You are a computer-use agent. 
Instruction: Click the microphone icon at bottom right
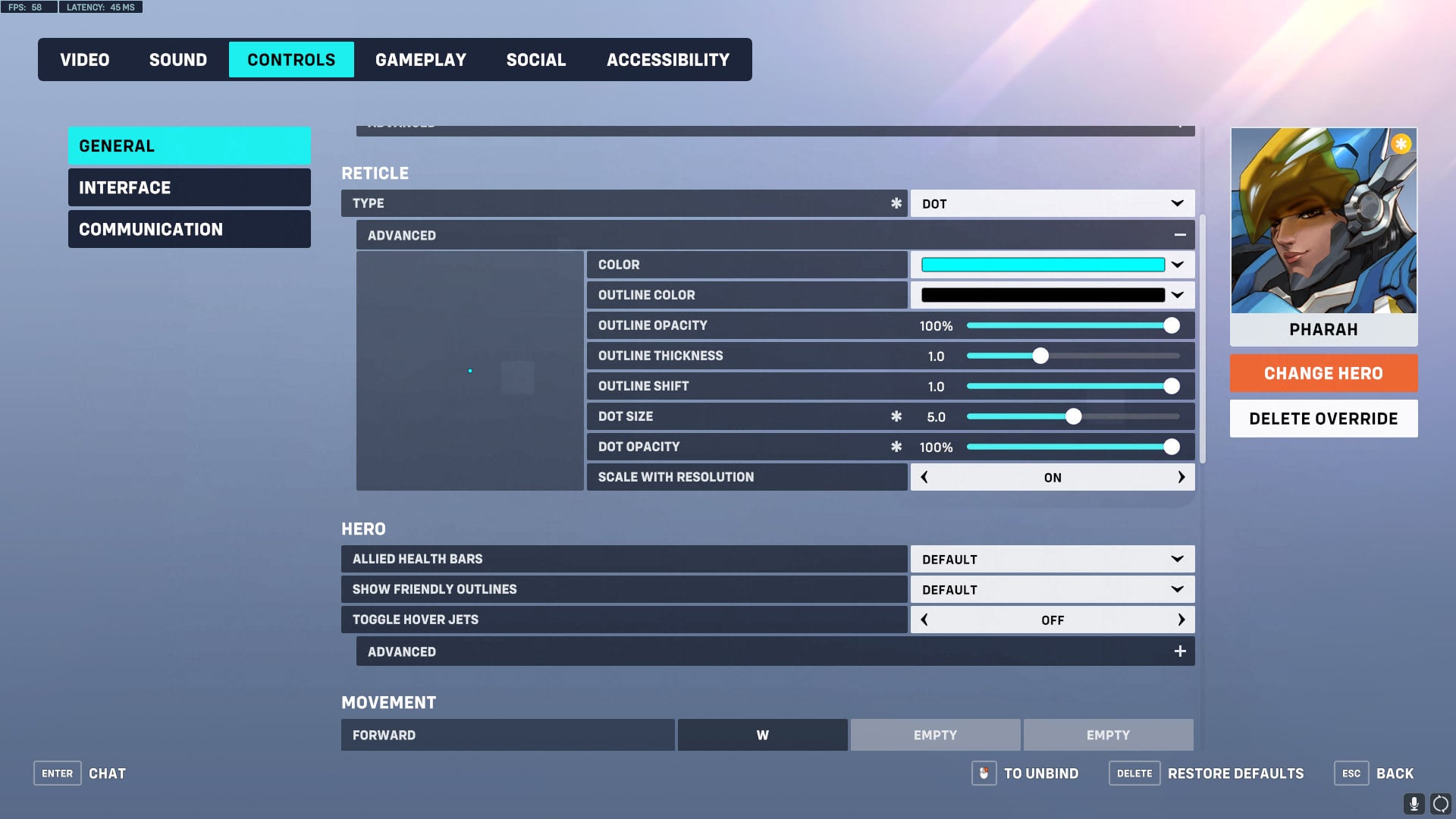1412,804
